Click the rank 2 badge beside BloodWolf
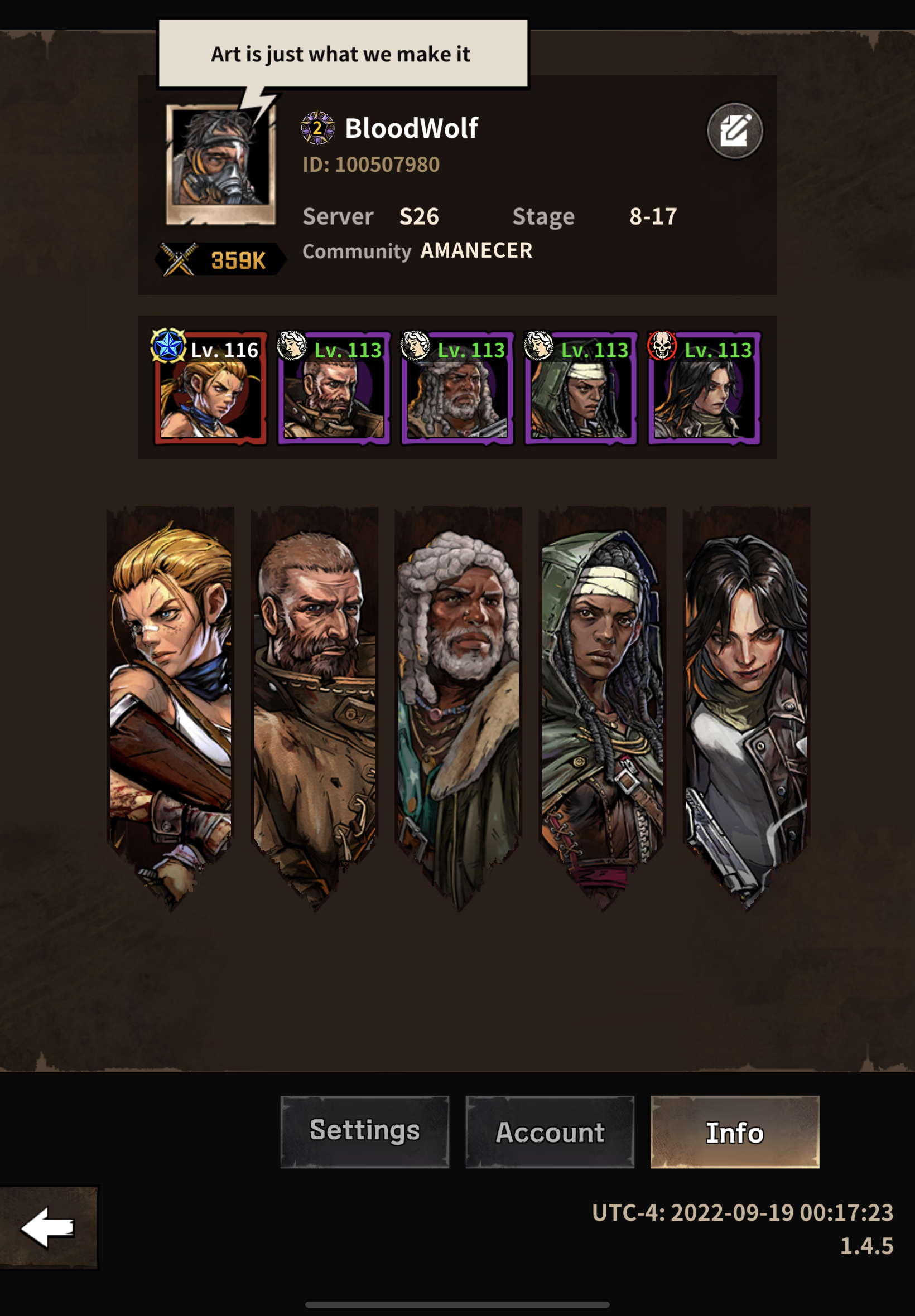This screenshot has width=915, height=1316. 317,128
